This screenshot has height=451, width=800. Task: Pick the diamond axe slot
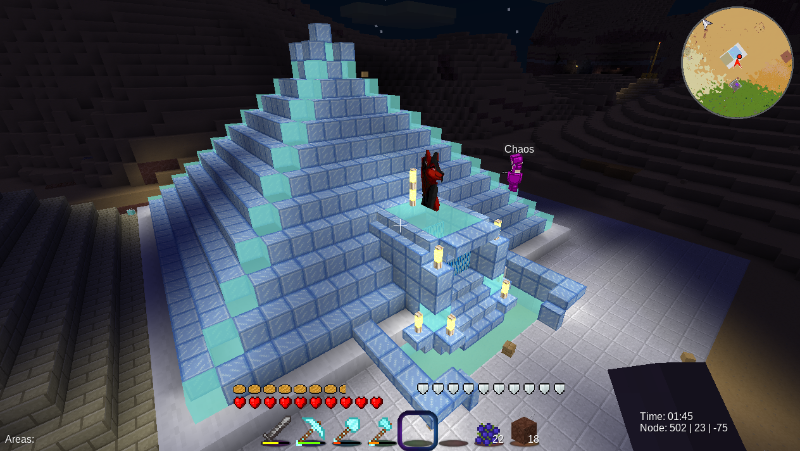click(382, 431)
